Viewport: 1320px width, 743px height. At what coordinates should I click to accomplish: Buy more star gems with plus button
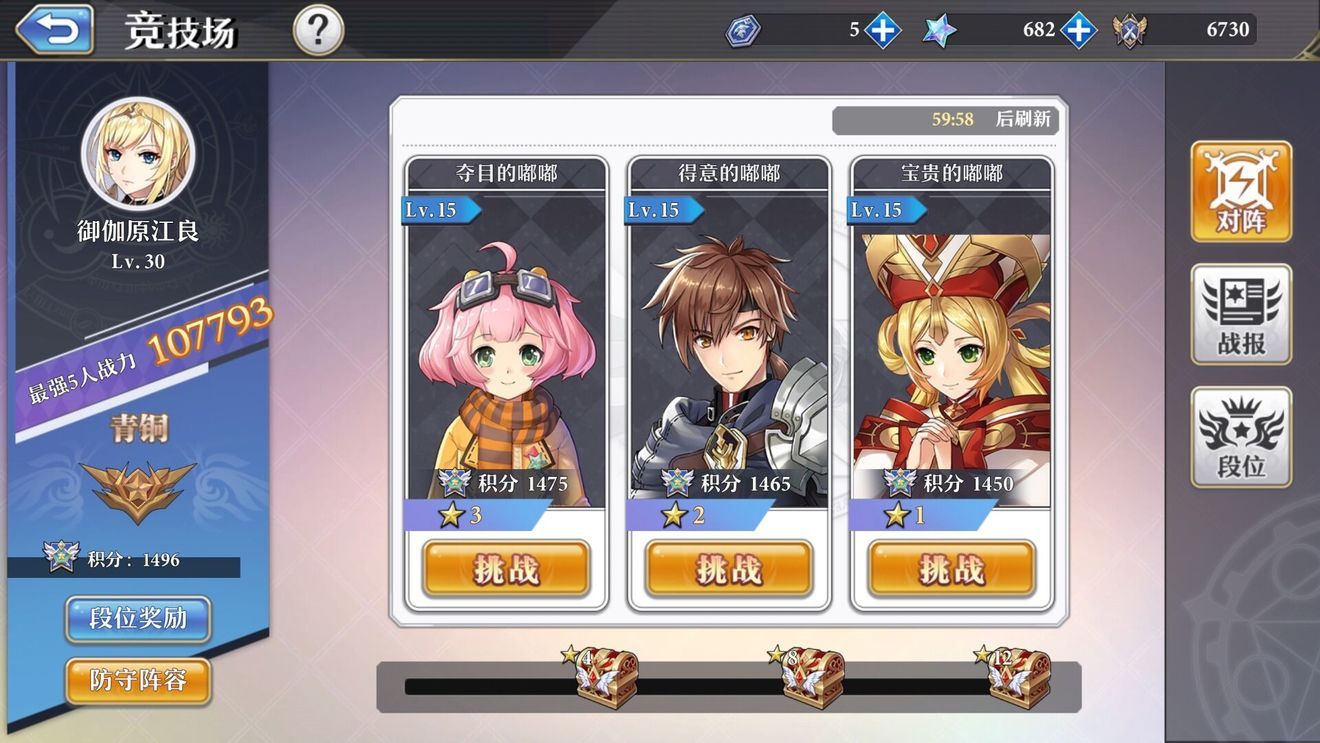[x=1078, y=30]
